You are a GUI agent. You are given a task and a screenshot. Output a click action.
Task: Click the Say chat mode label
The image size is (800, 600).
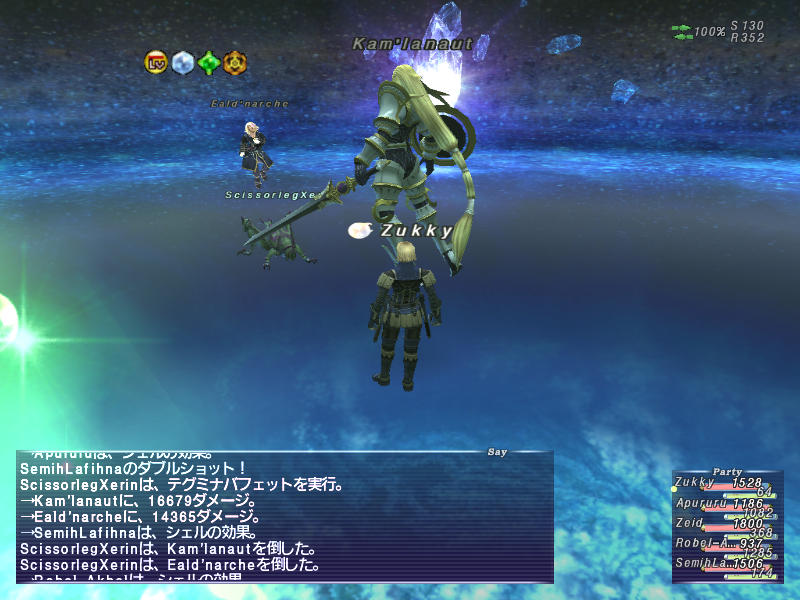497,452
